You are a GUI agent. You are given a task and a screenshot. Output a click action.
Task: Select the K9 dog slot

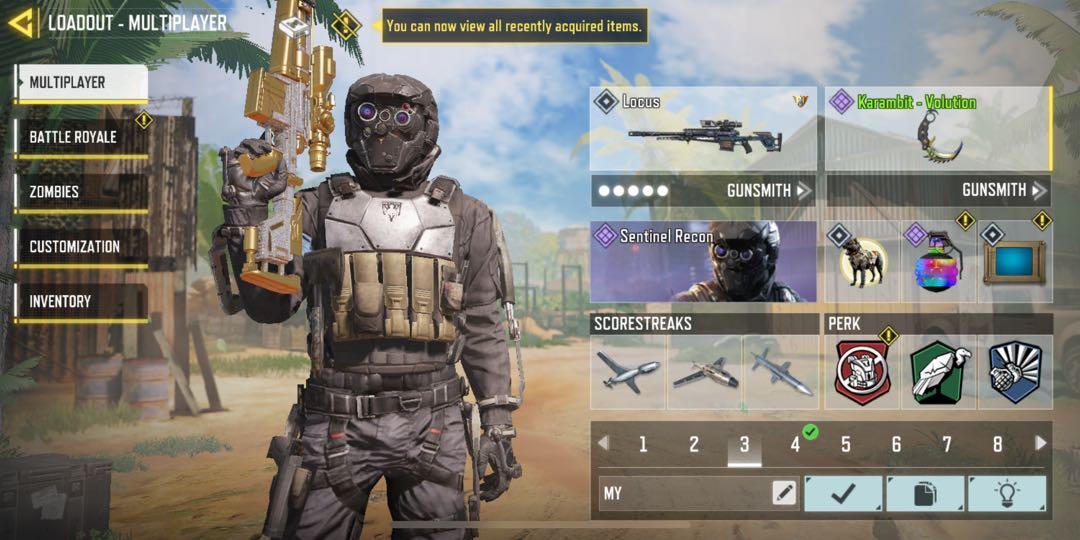click(862, 262)
